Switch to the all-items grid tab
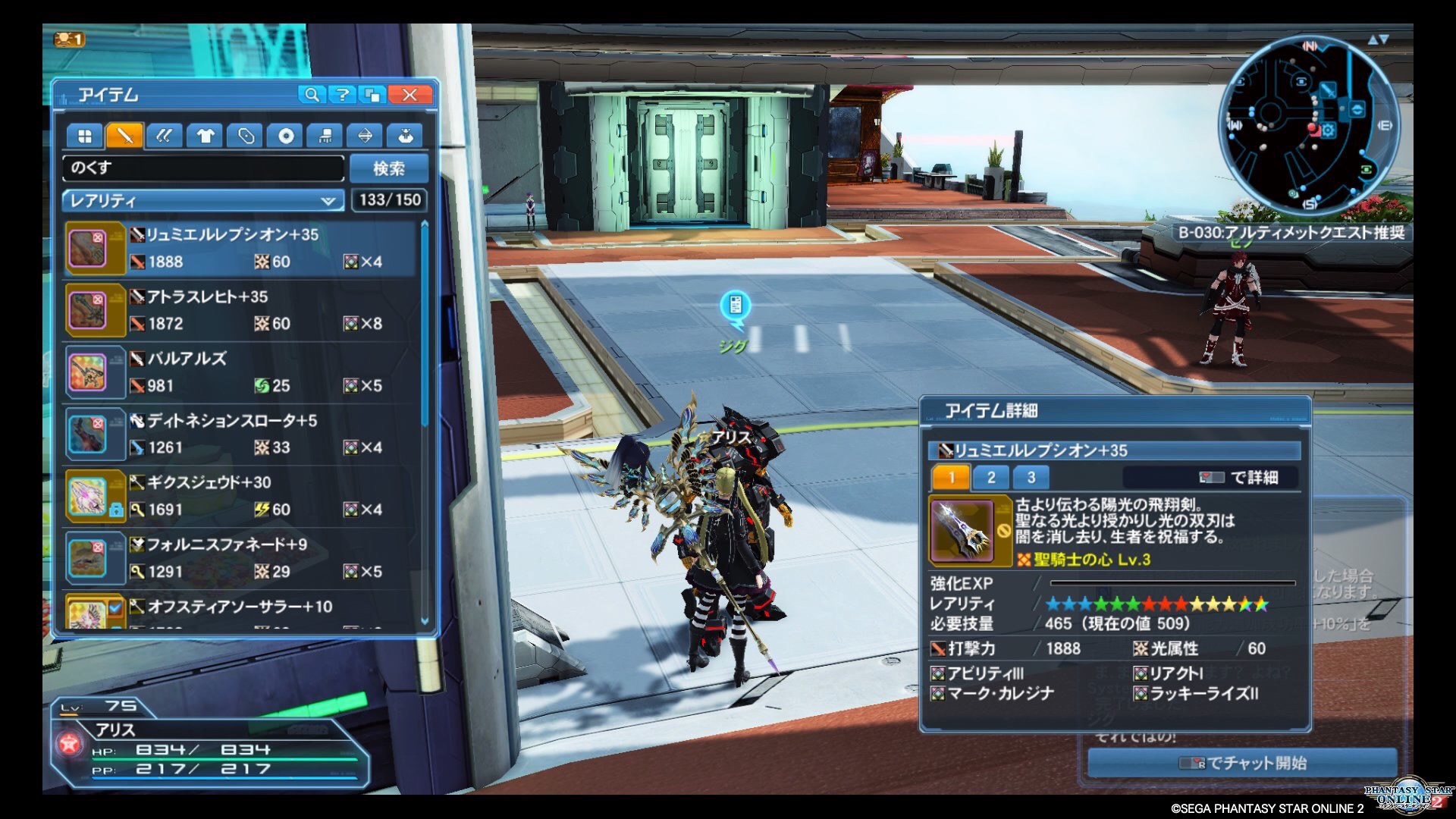Screen dimensions: 1456x819 coord(84,136)
